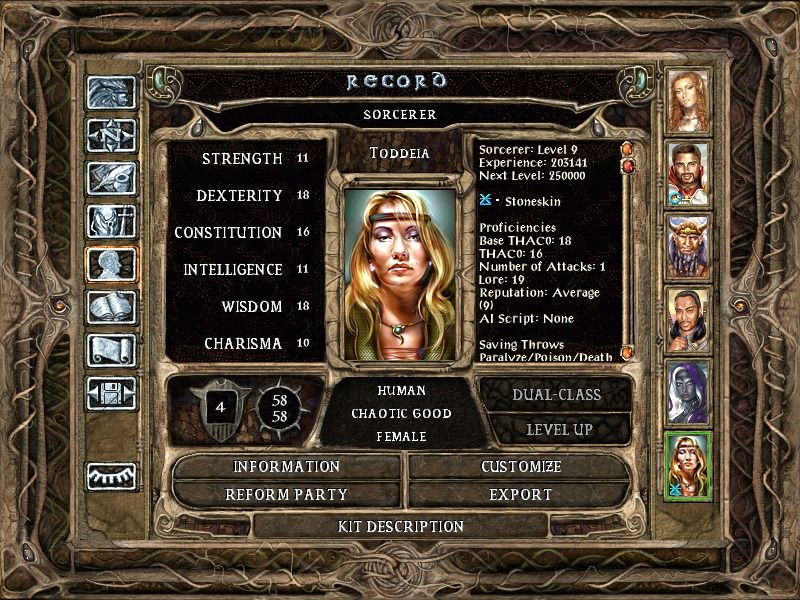800x600 pixels.
Task: Click the rest eye icon
Action: tap(111, 476)
